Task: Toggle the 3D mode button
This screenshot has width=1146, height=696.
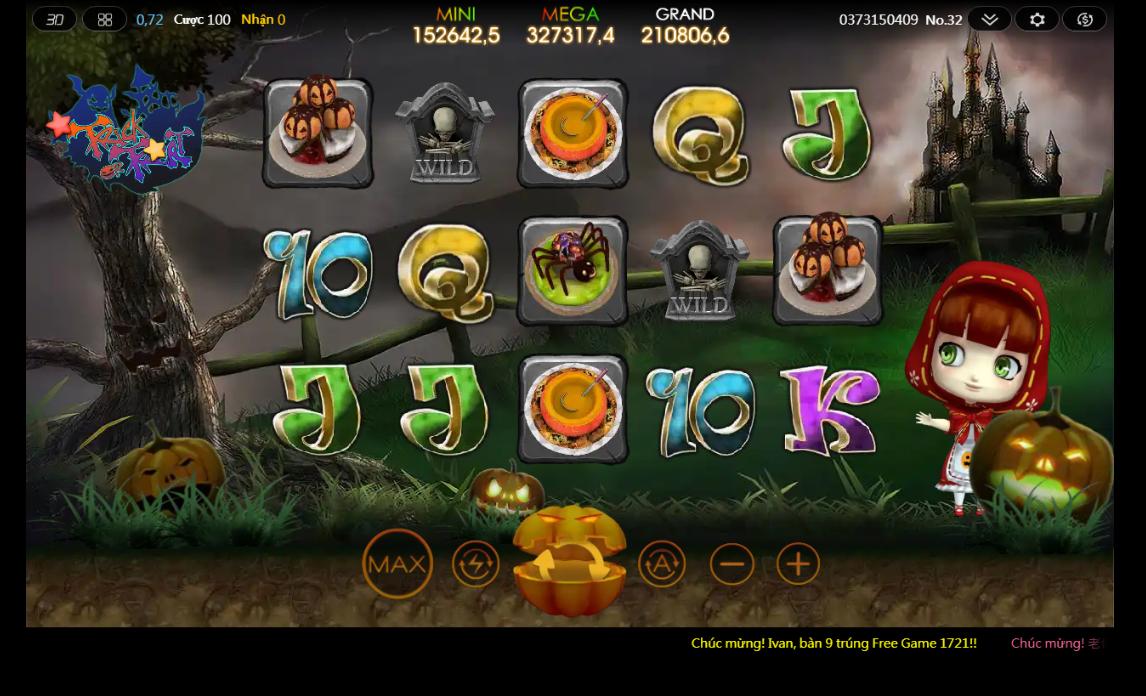Action: click(x=55, y=19)
